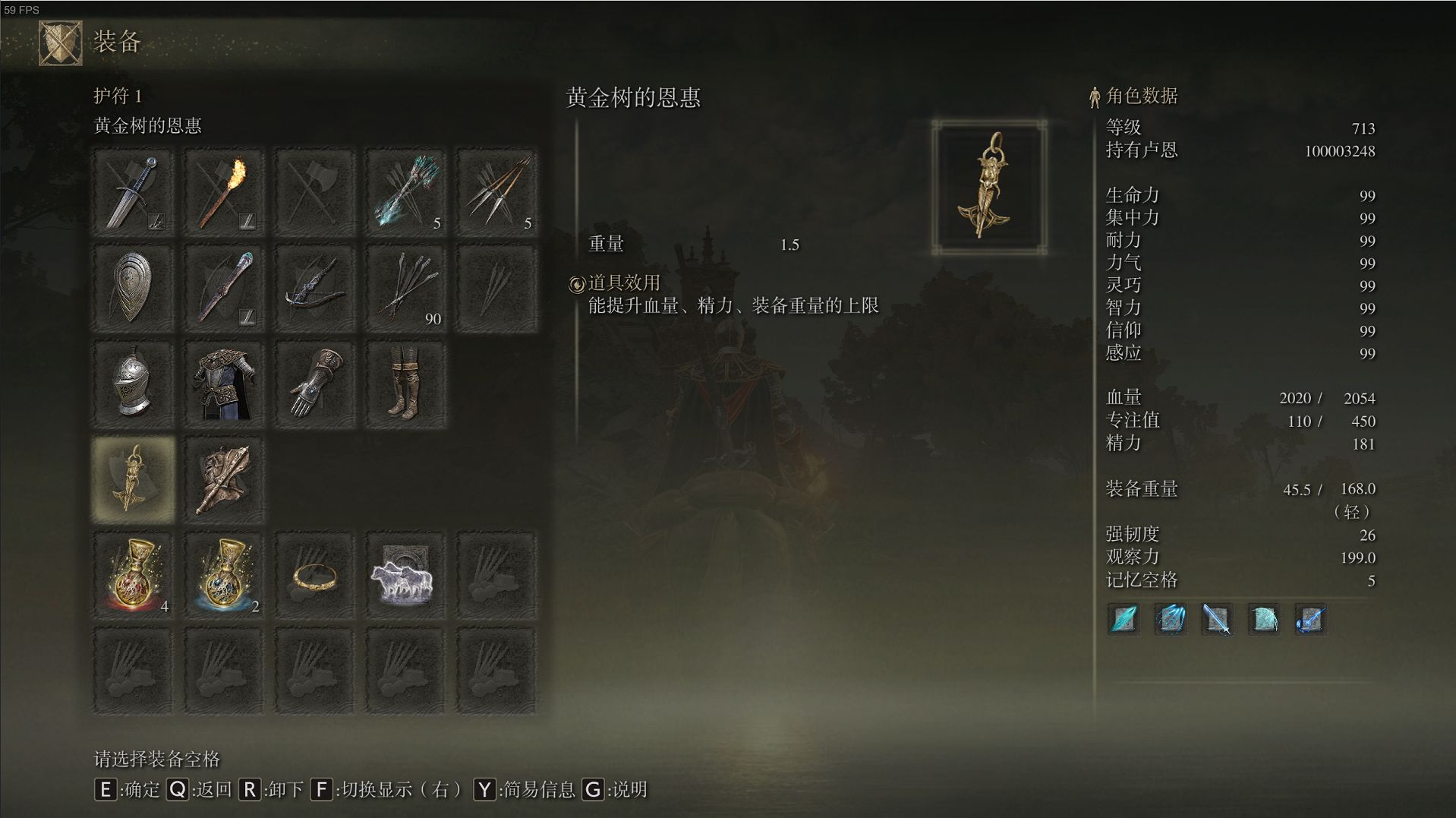The width and height of the screenshot is (1456, 818).
Task: Select the blue-gem staff slot
Action: [x=224, y=288]
